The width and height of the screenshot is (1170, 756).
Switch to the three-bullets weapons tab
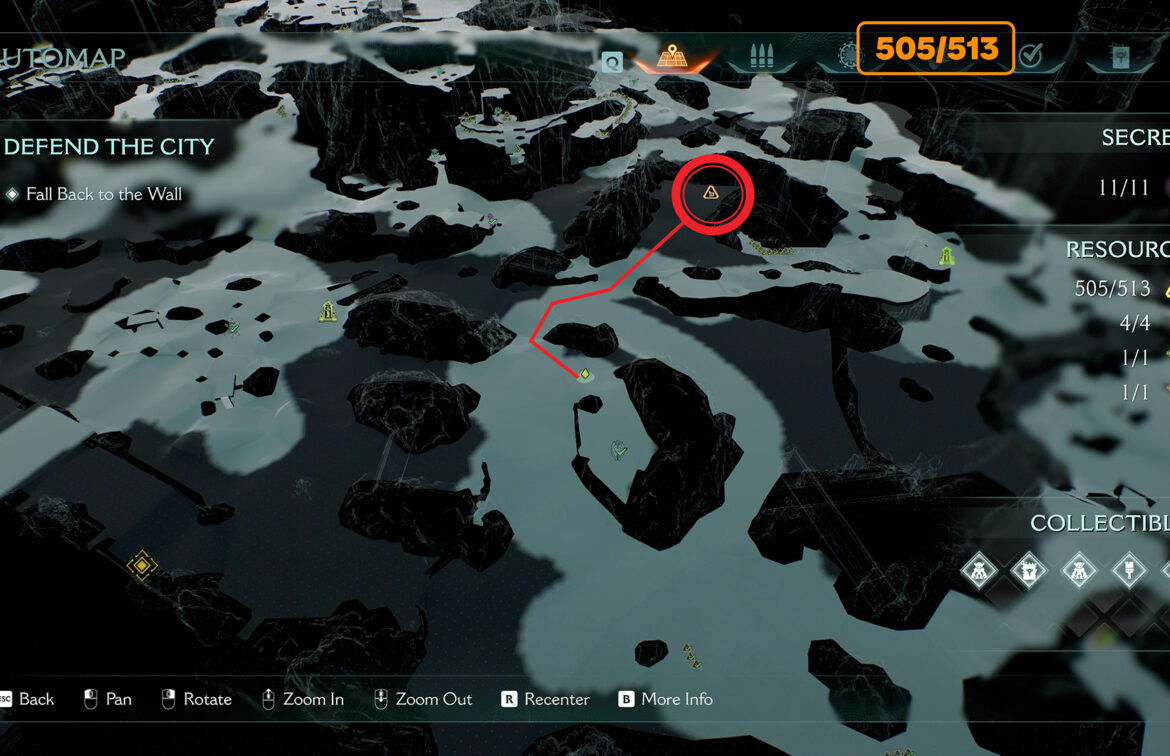point(762,56)
